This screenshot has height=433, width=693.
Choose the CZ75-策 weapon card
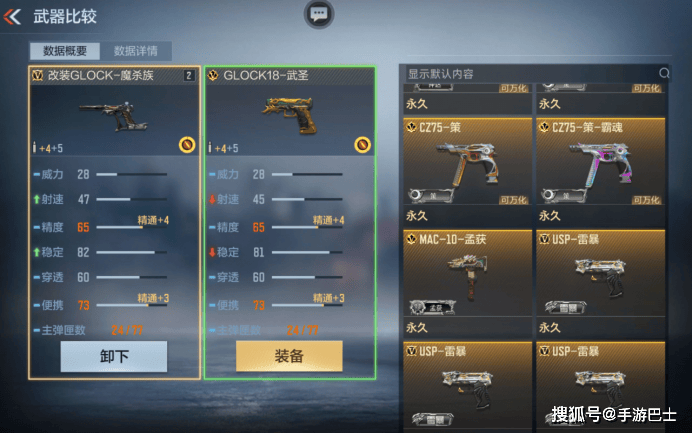click(467, 162)
